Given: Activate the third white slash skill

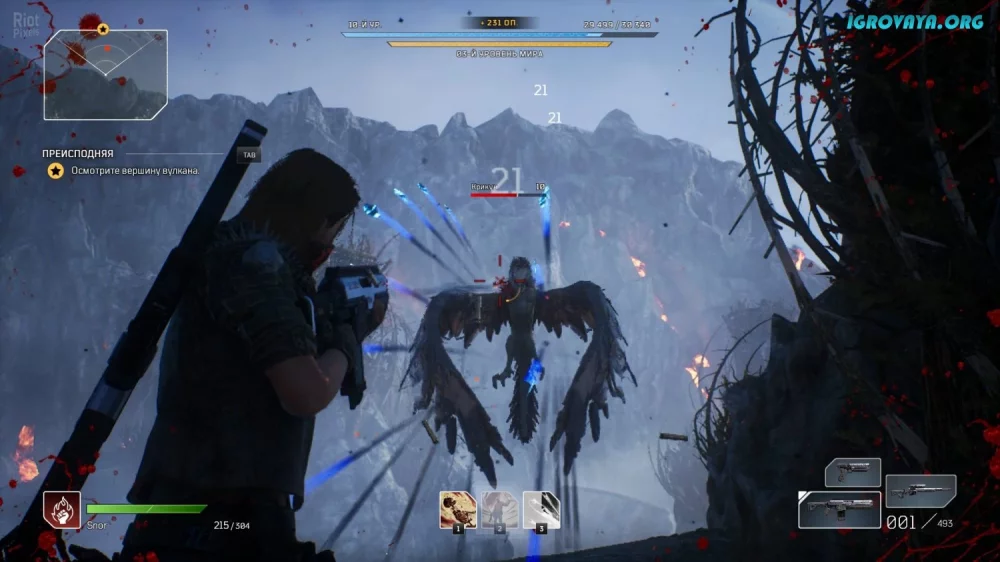Looking at the screenshot, I should pos(541,510).
